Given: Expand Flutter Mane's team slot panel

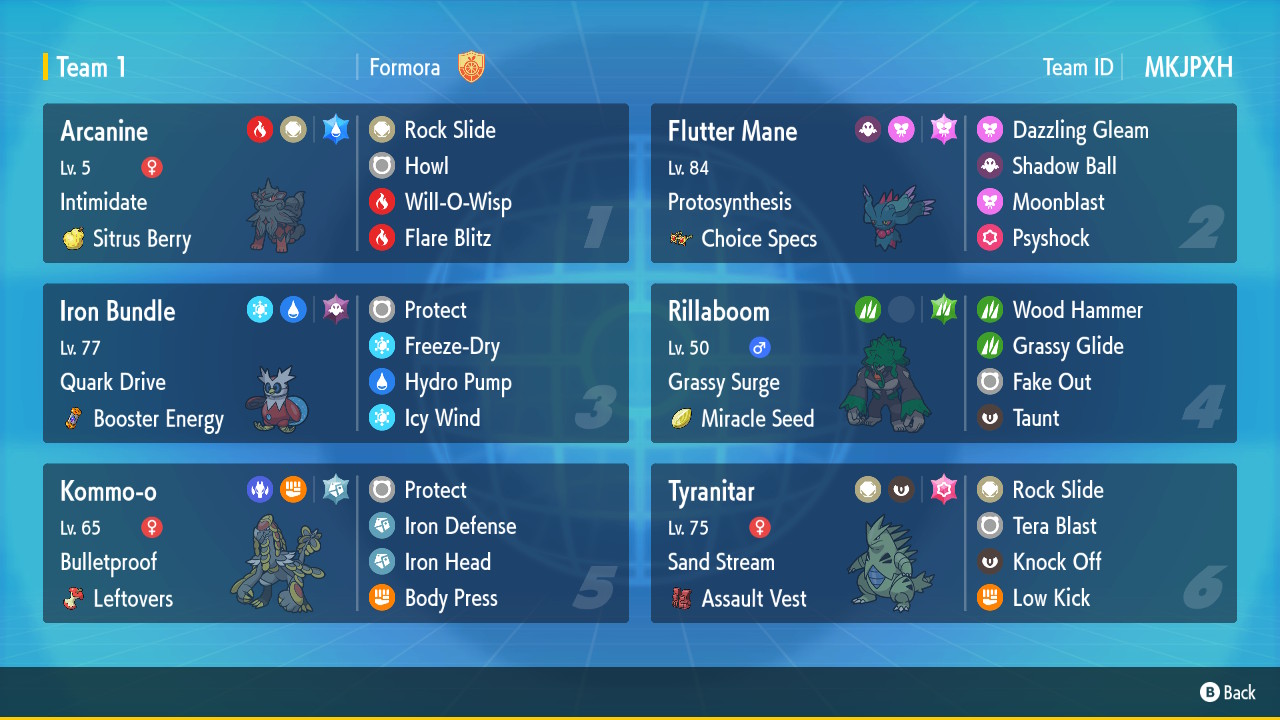Looking at the screenshot, I should coord(943,184).
